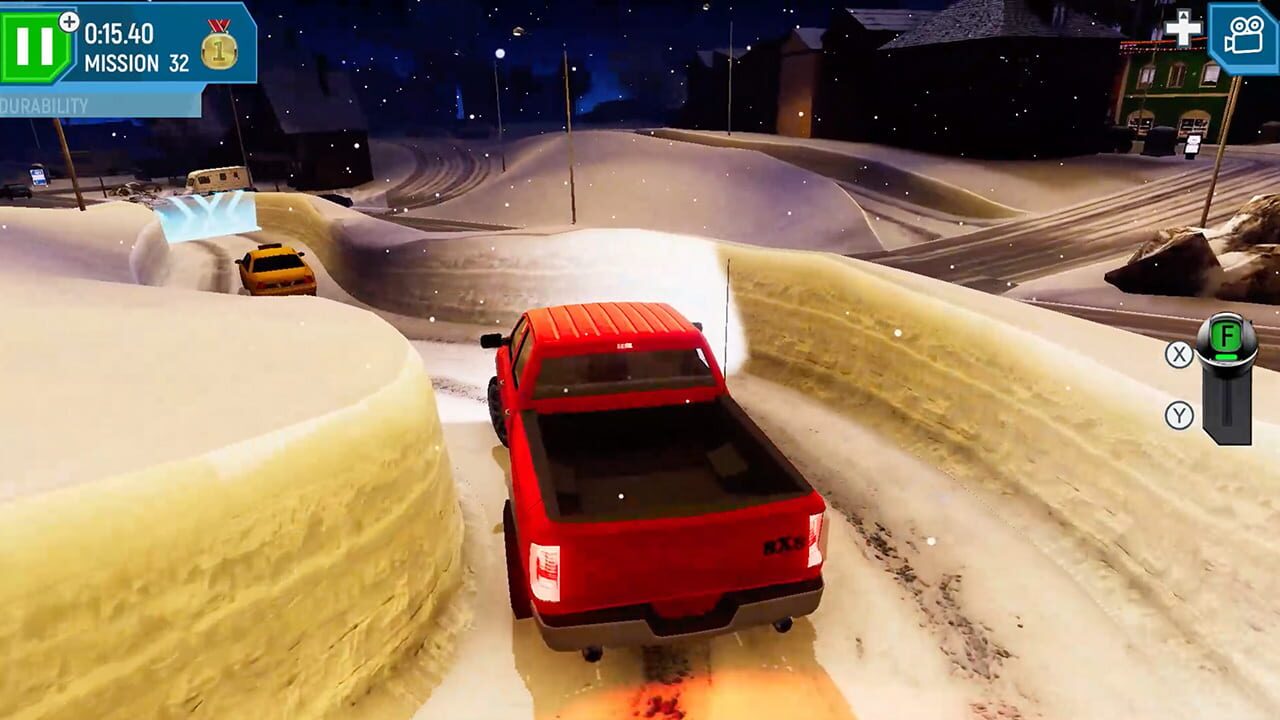Click the parked camper trailer on the left

coord(217,179)
